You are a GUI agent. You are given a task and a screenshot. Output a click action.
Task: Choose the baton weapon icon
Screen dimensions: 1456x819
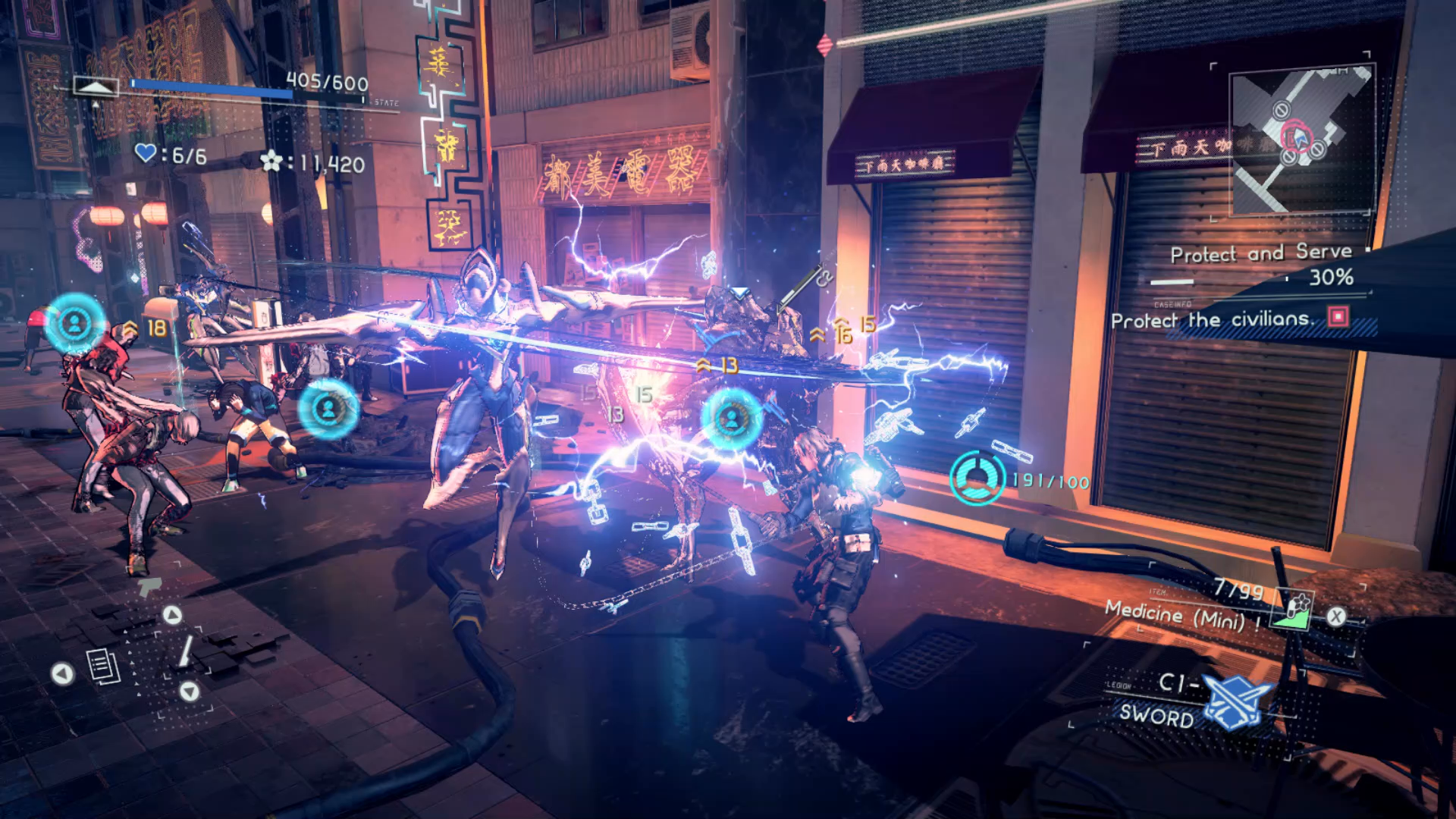click(x=185, y=651)
